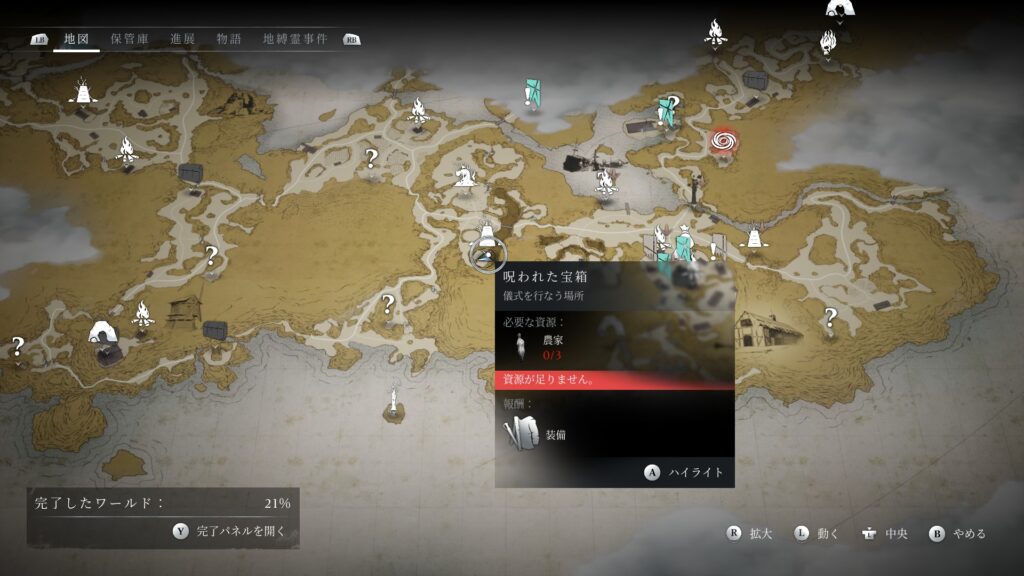Select the flaming skull map marker
This screenshot has height=576, width=1024.
point(828,42)
